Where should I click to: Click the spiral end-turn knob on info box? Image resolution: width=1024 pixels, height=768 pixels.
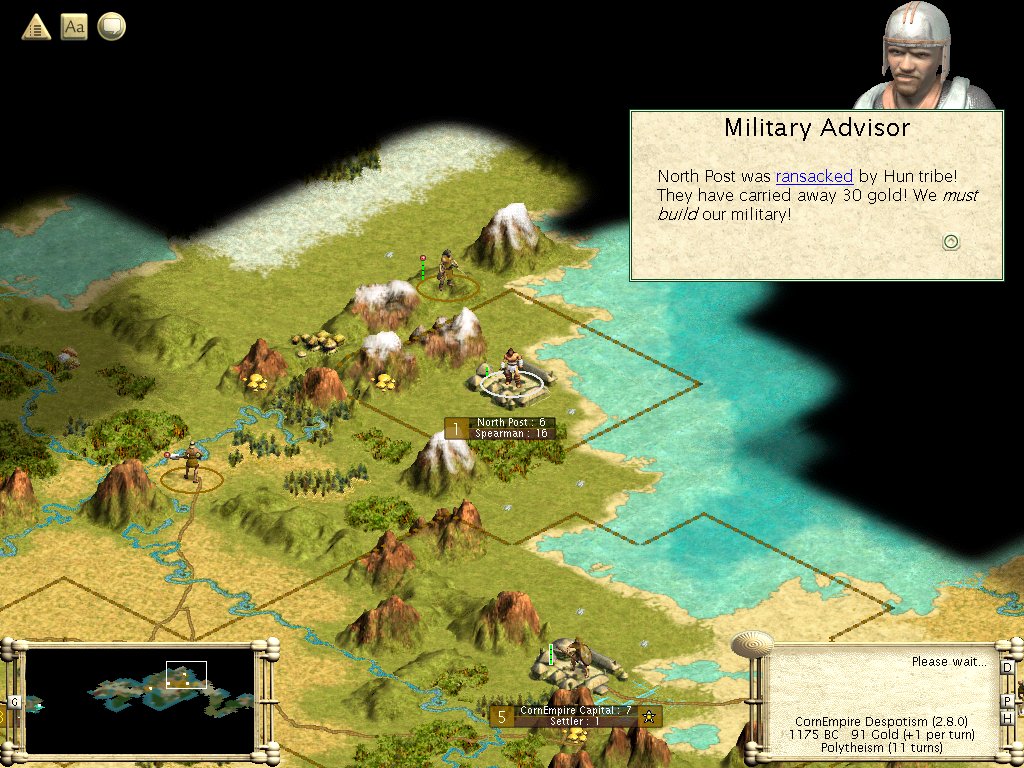click(x=752, y=642)
